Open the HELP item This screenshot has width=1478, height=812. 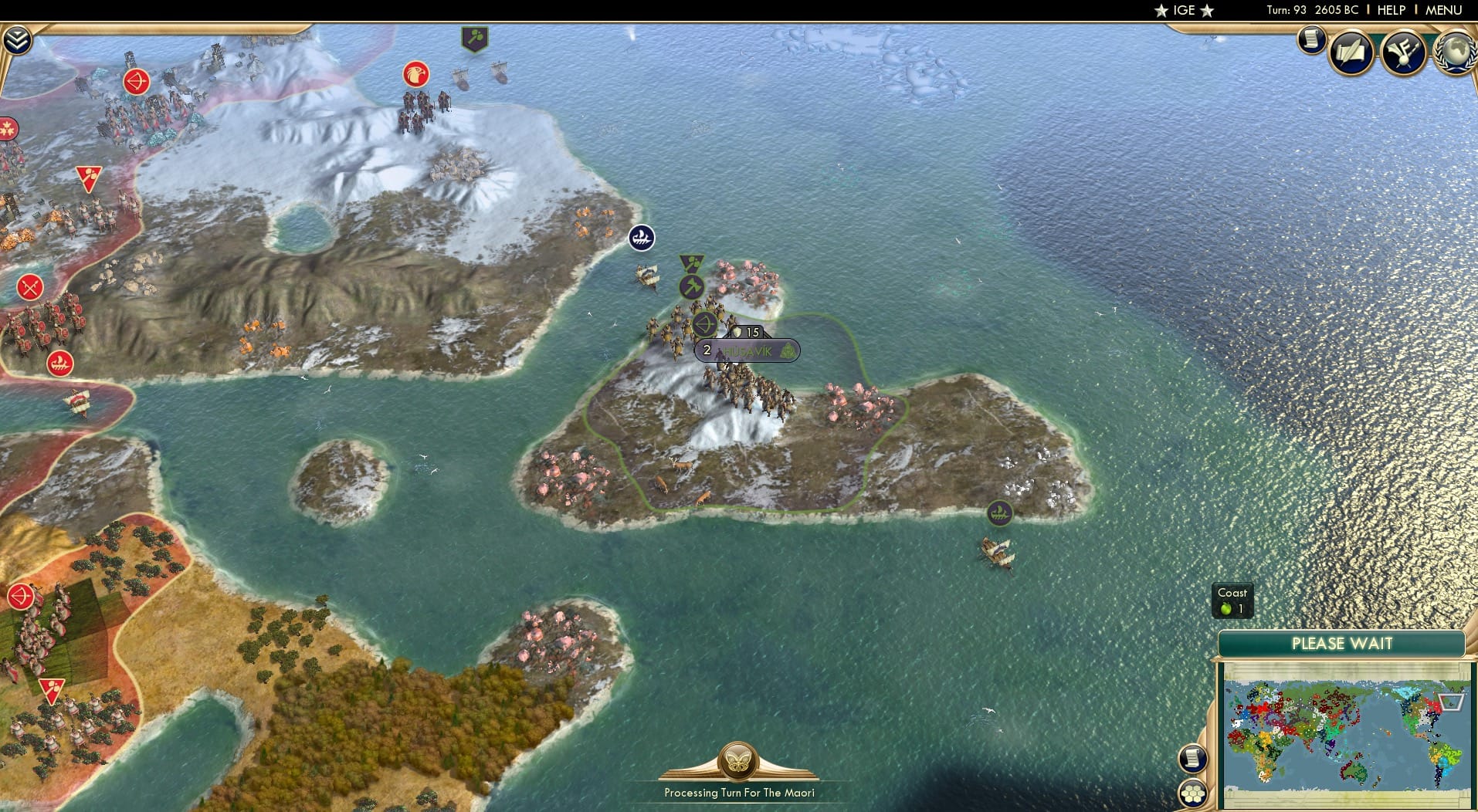click(1390, 10)
